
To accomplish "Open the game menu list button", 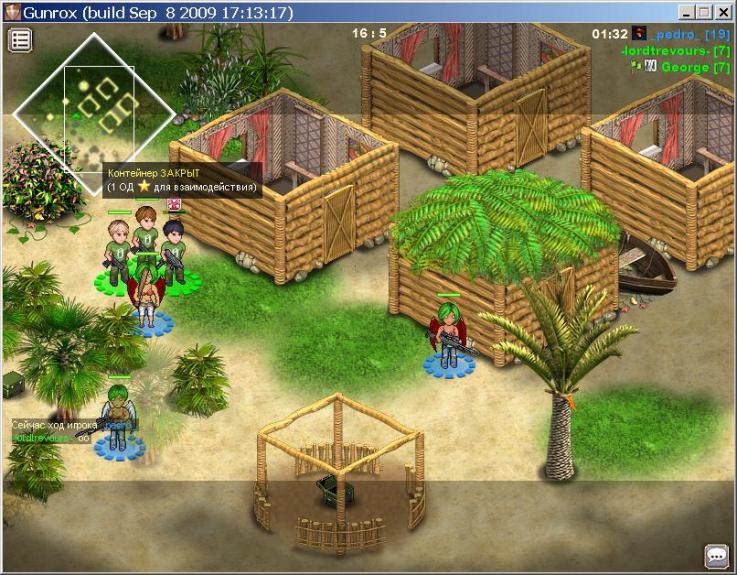I will [21, 40].
